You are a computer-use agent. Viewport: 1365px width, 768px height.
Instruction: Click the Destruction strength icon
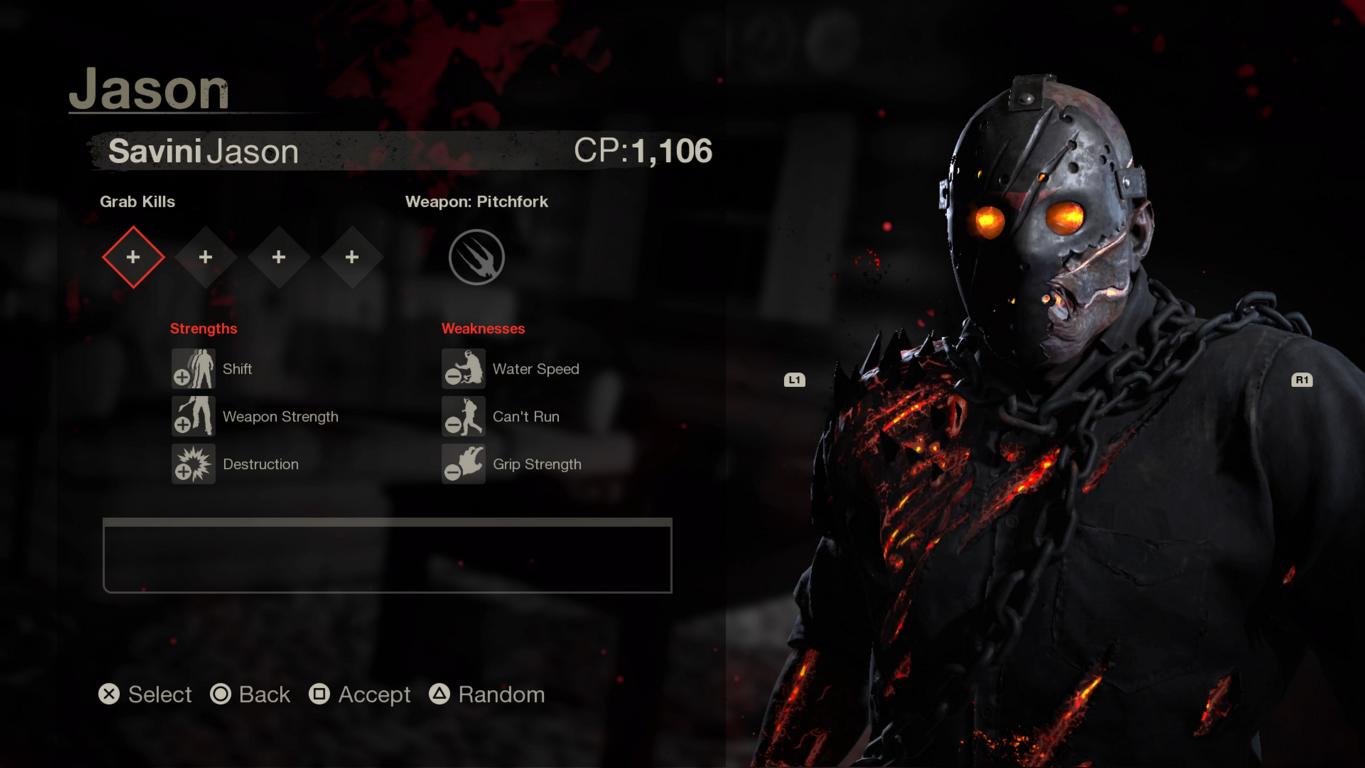click(x=193, y=464)
